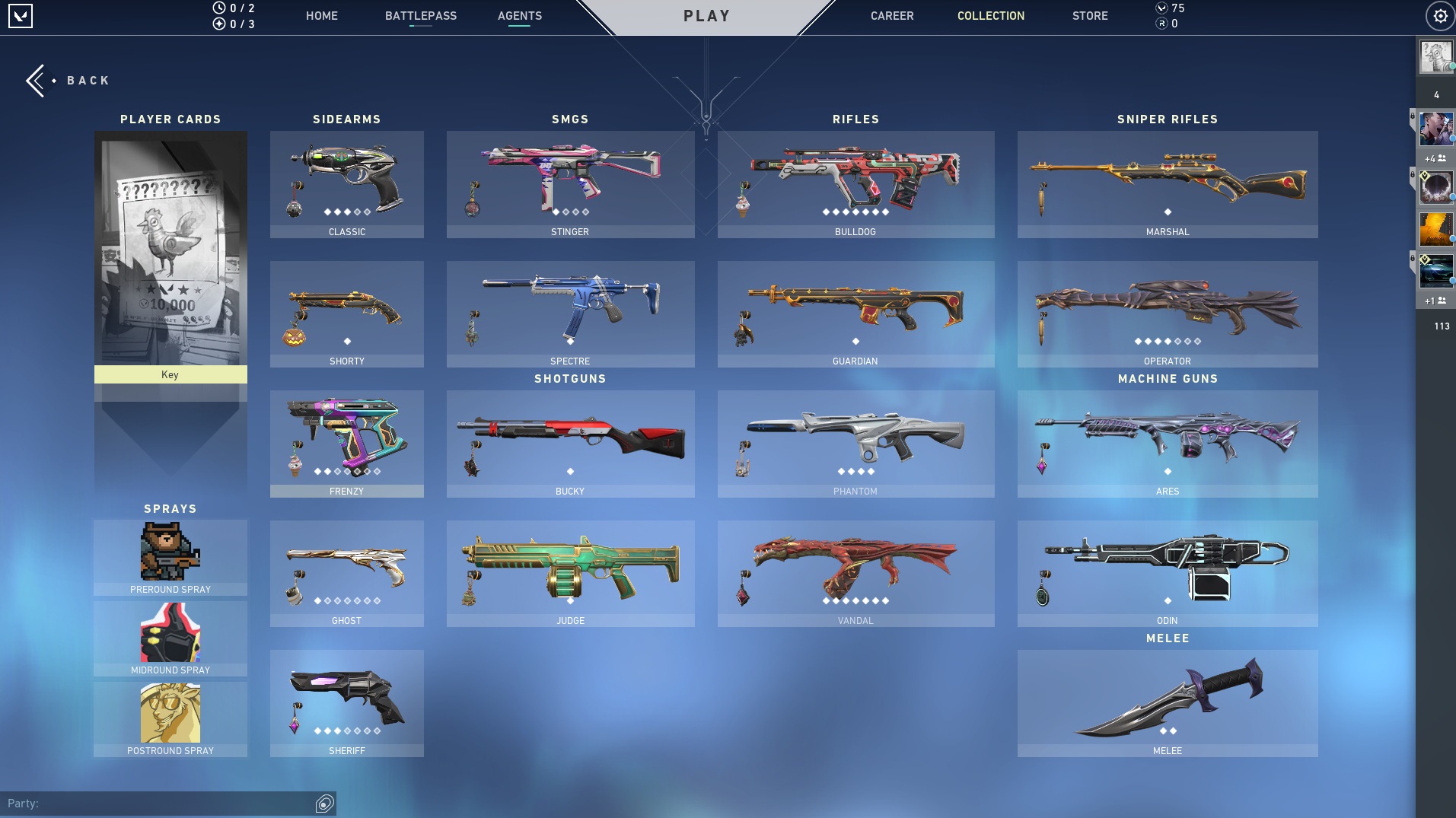The height and width of the screenshot is (818, 1456).
Task: Open the Home tab
Action: pos(321,16)
